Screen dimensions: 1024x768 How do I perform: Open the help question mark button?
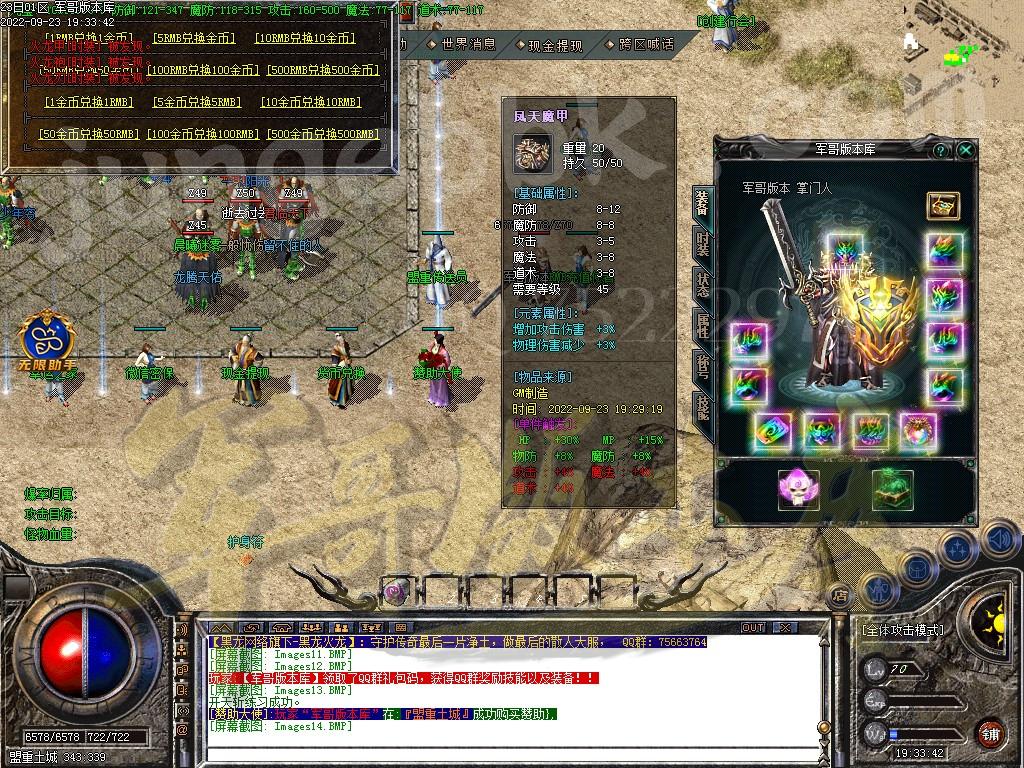[940, 150]
